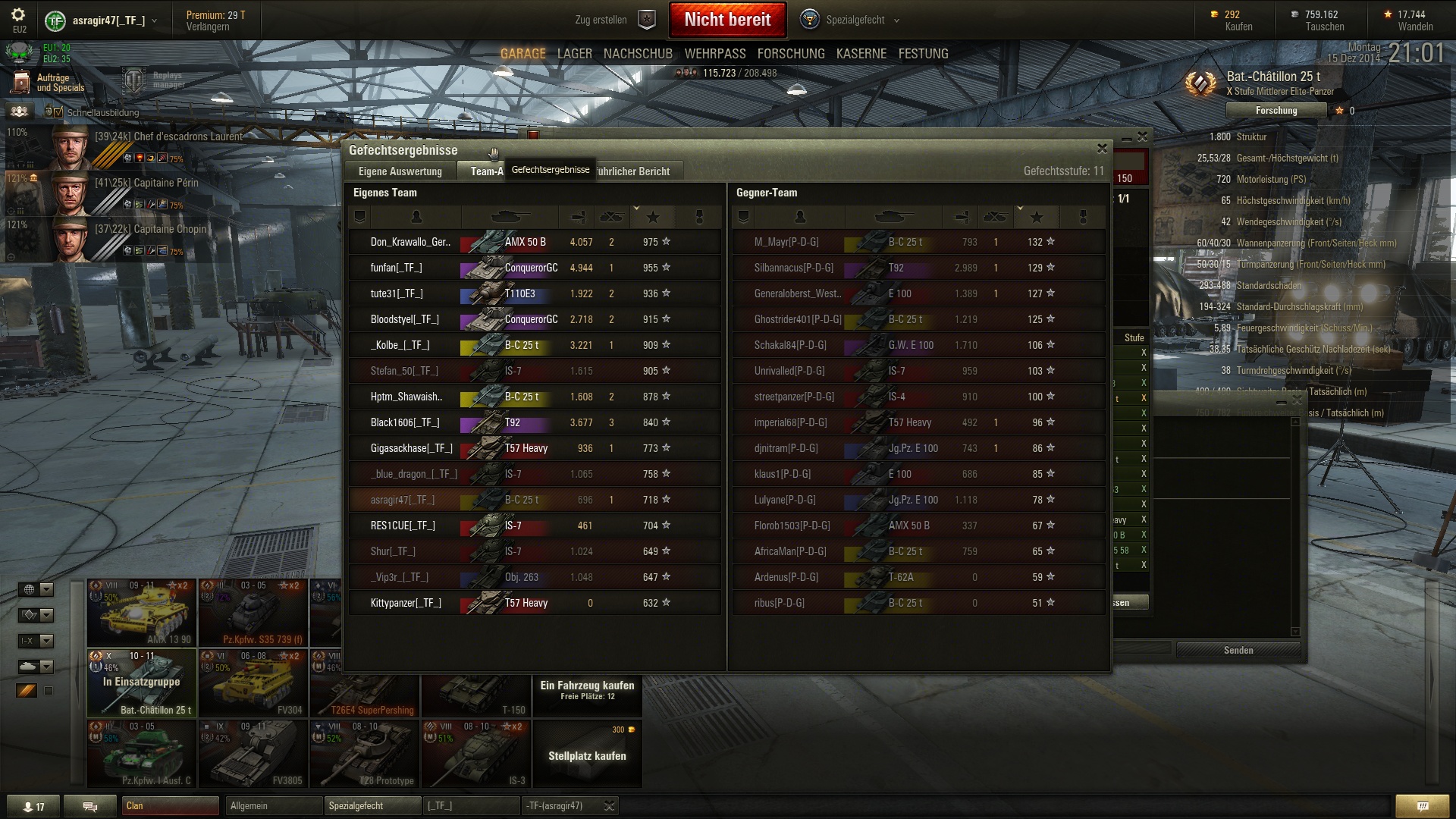Screen dimensions: 1456x819
Task: Click the red Nicht bereit button
Action: pos(727,20)
